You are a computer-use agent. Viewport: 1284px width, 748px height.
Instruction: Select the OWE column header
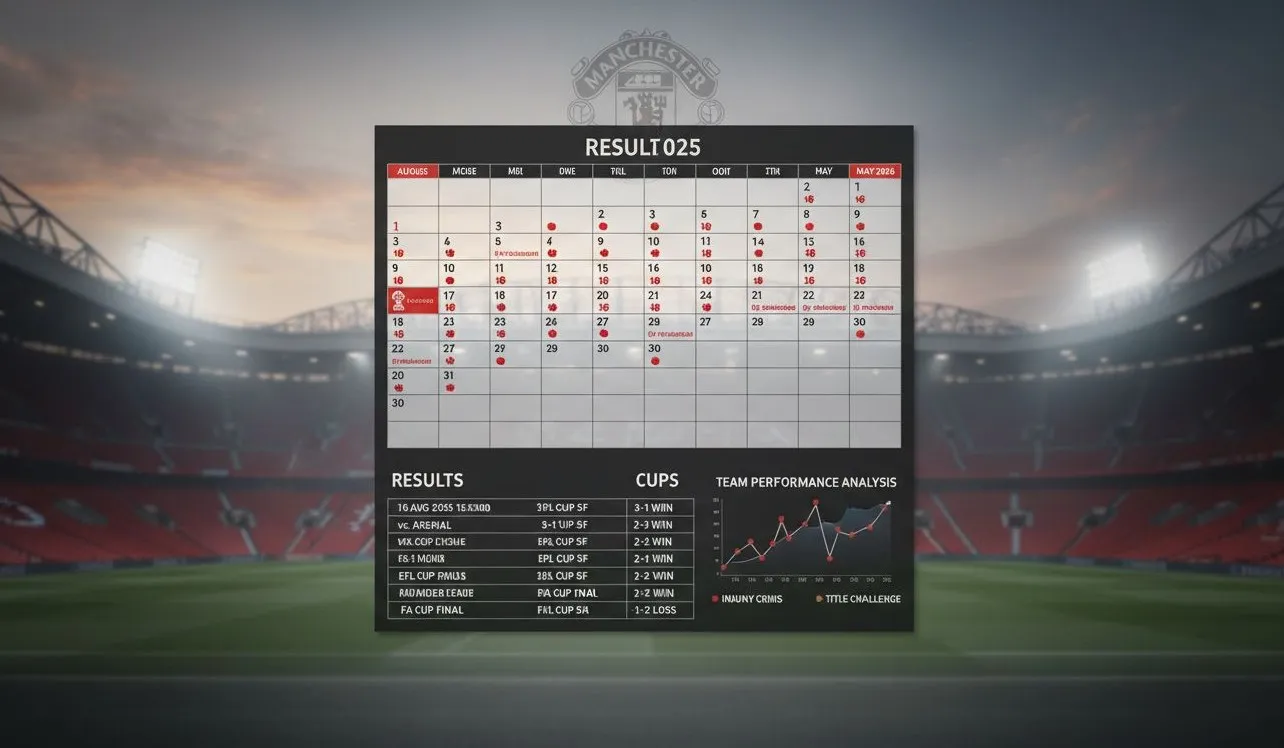[567, 171]
